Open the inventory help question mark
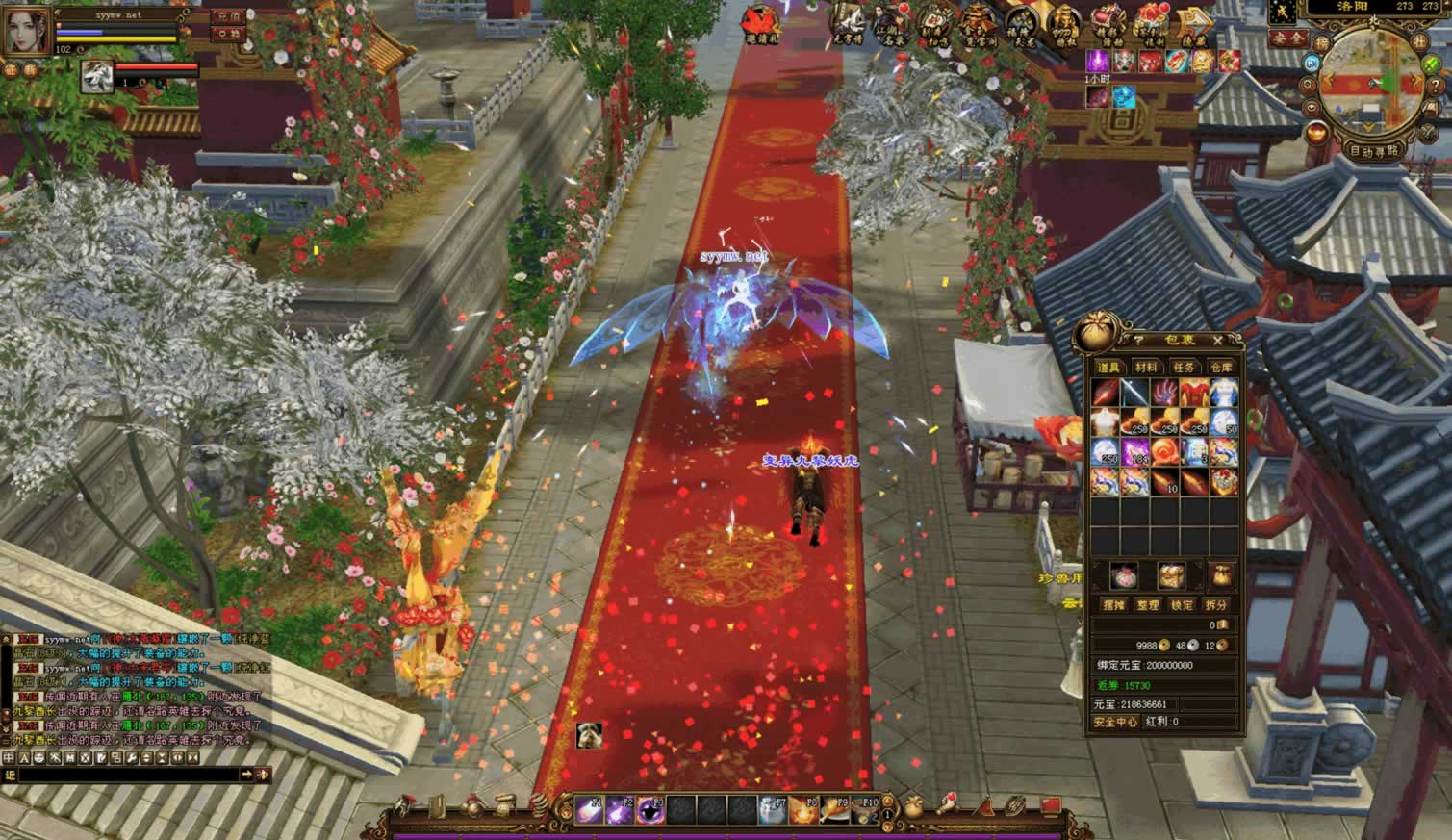 click(1138, 341)
